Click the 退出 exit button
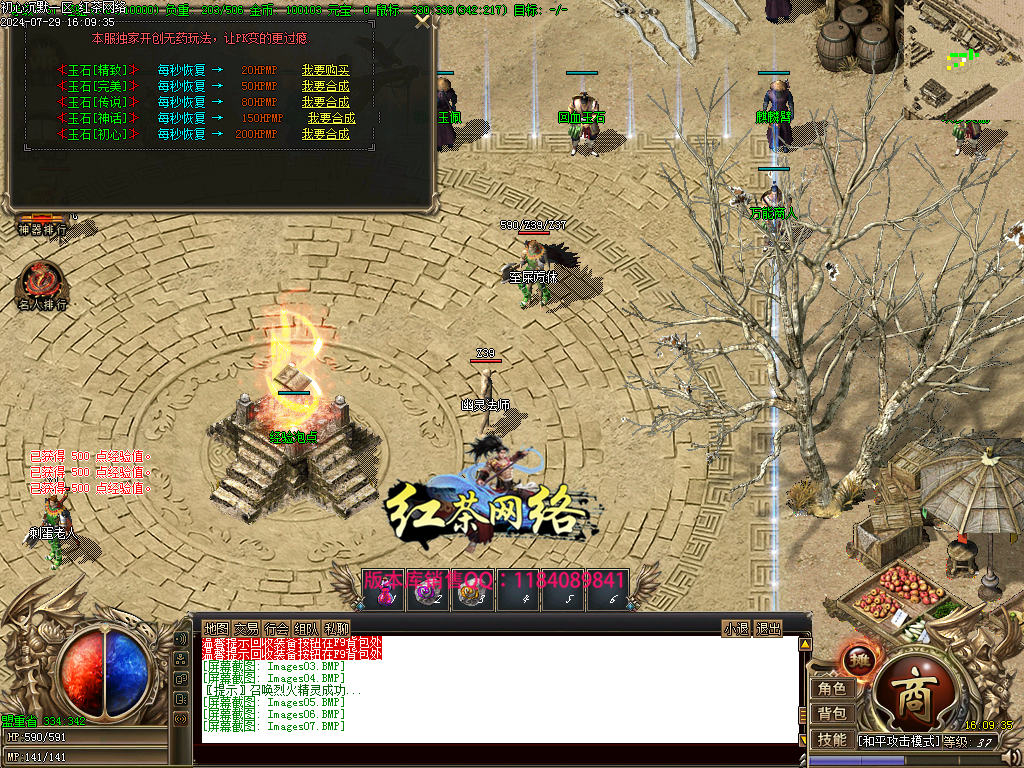This screenshot has width=1024, height=768. point(768,628)
